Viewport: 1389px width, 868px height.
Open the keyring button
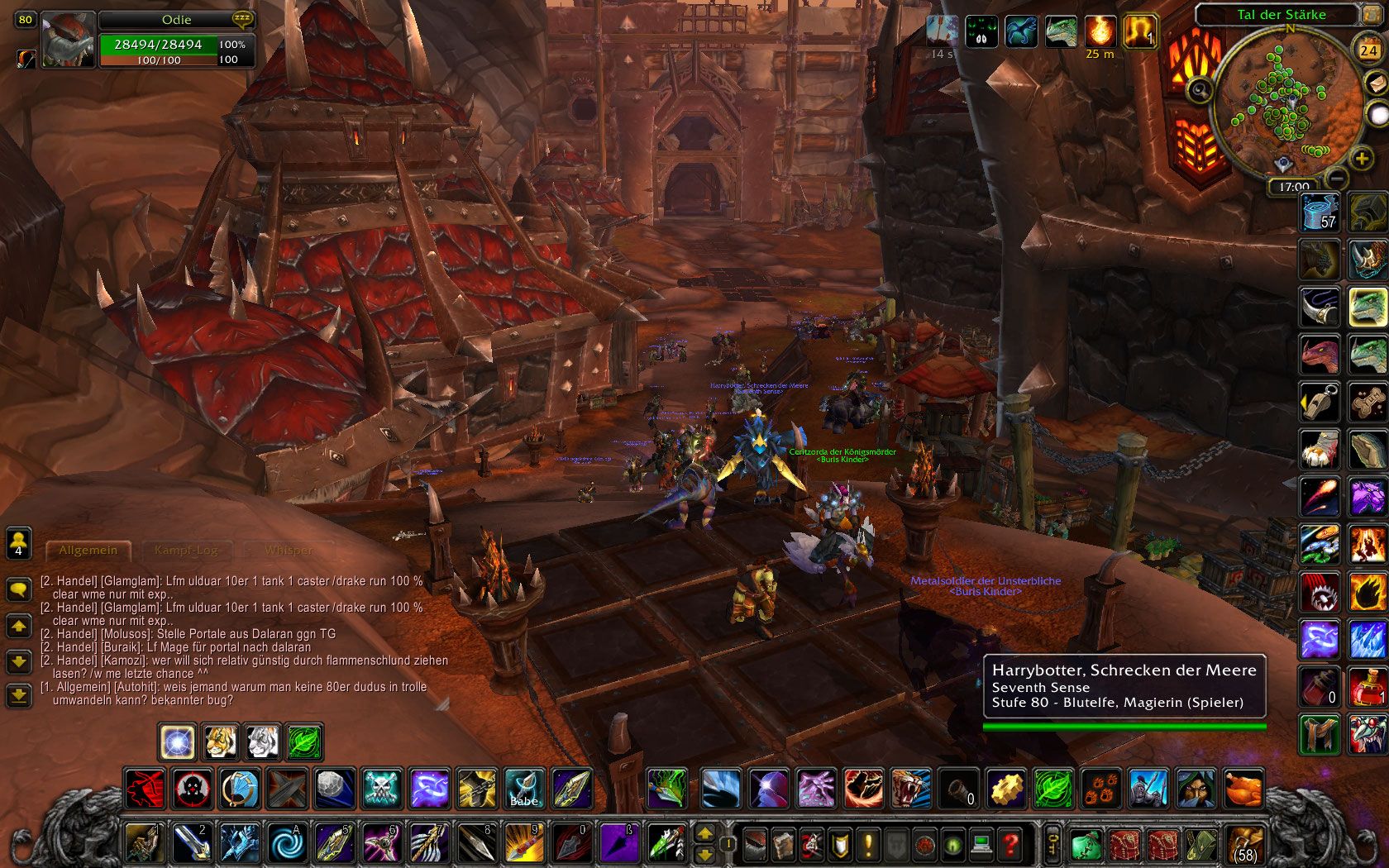(x=1052, y=844)
